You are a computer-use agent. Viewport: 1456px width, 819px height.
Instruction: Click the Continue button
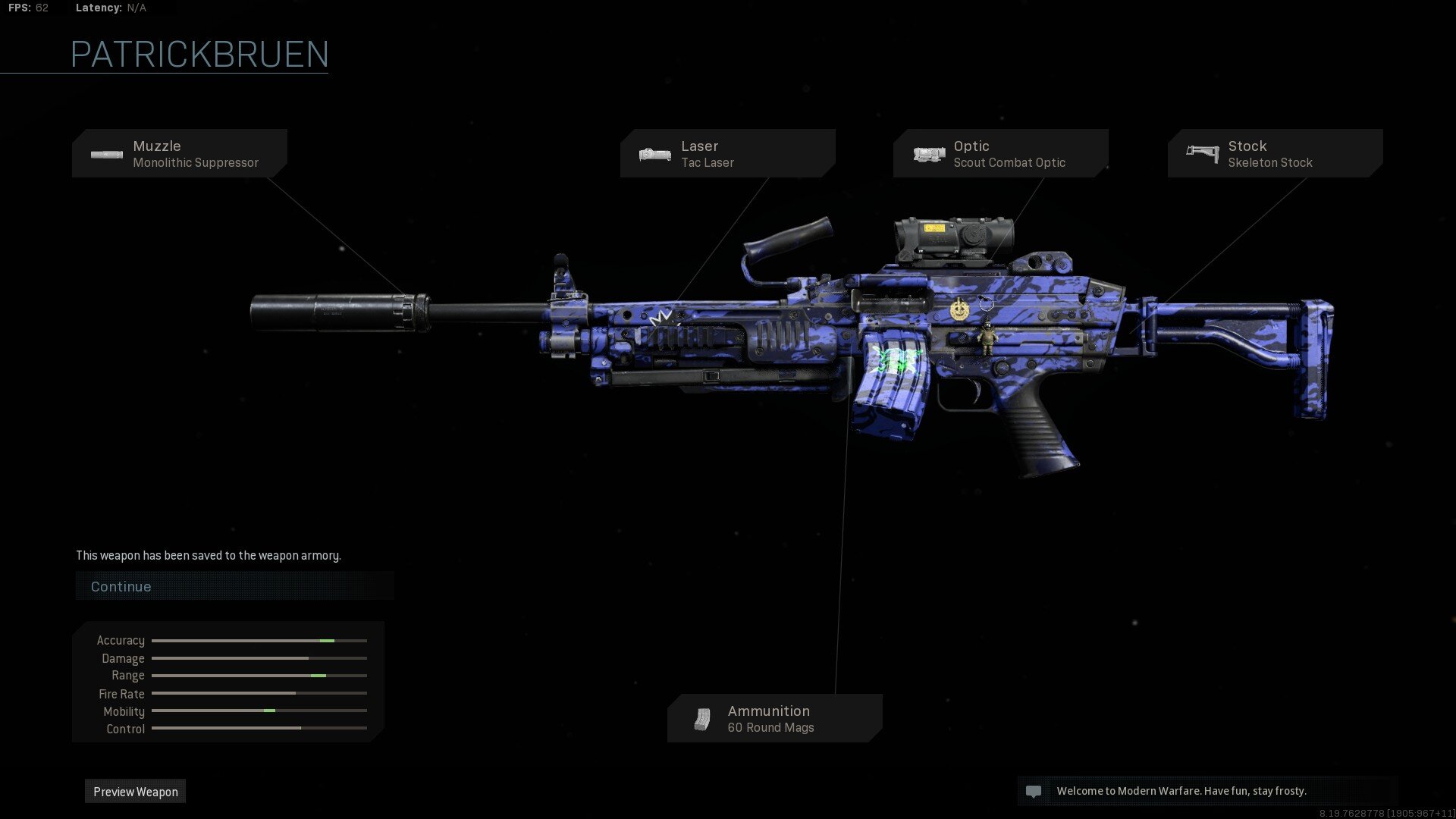click(234, 586)
